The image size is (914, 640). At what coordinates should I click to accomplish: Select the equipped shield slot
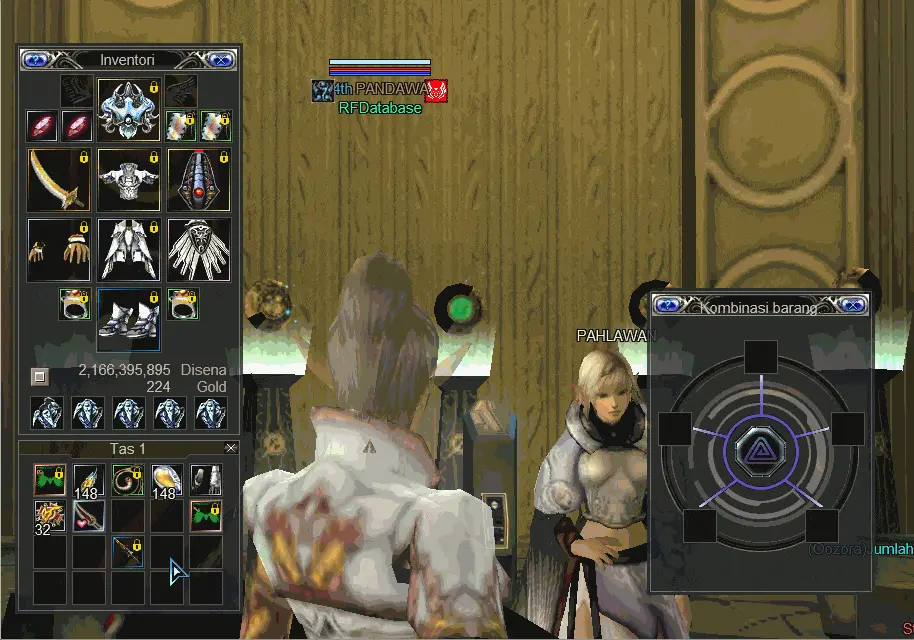(x=199, y=180)
